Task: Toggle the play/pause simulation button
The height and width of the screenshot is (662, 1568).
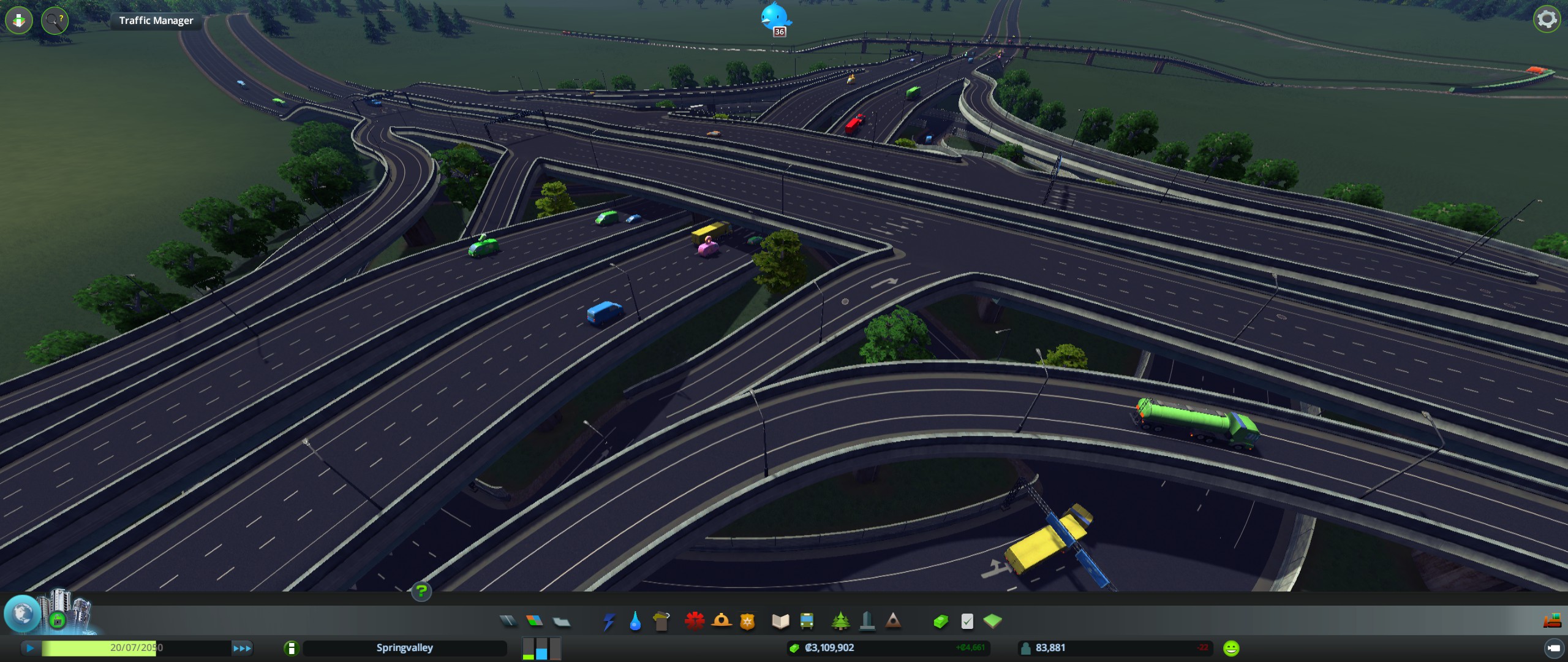Action: click(30, 648)
